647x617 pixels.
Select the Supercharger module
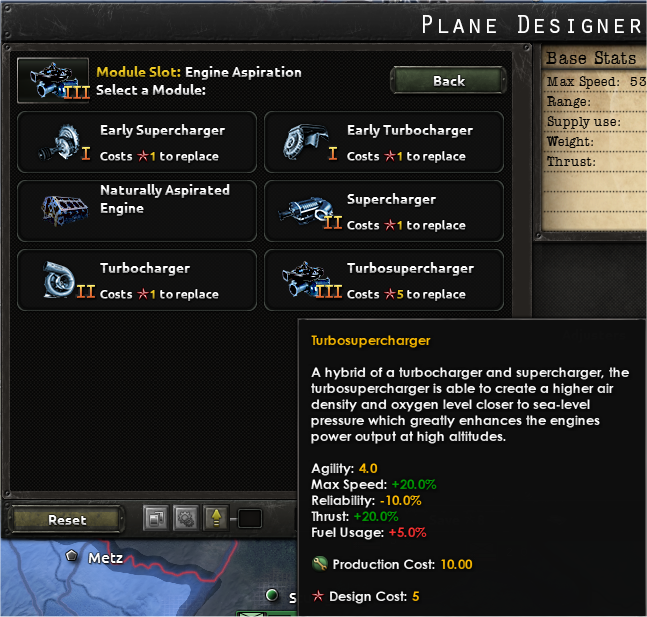(384, 211)
